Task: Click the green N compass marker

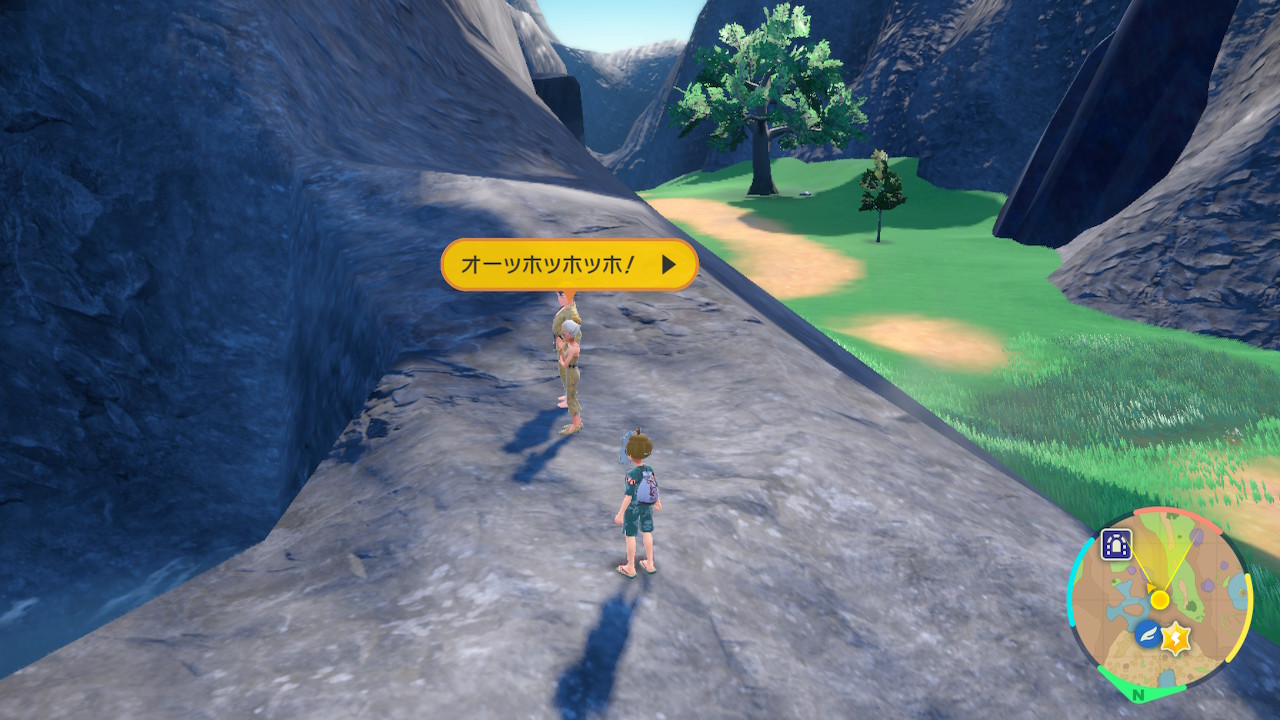Action: click(1139, 694)
